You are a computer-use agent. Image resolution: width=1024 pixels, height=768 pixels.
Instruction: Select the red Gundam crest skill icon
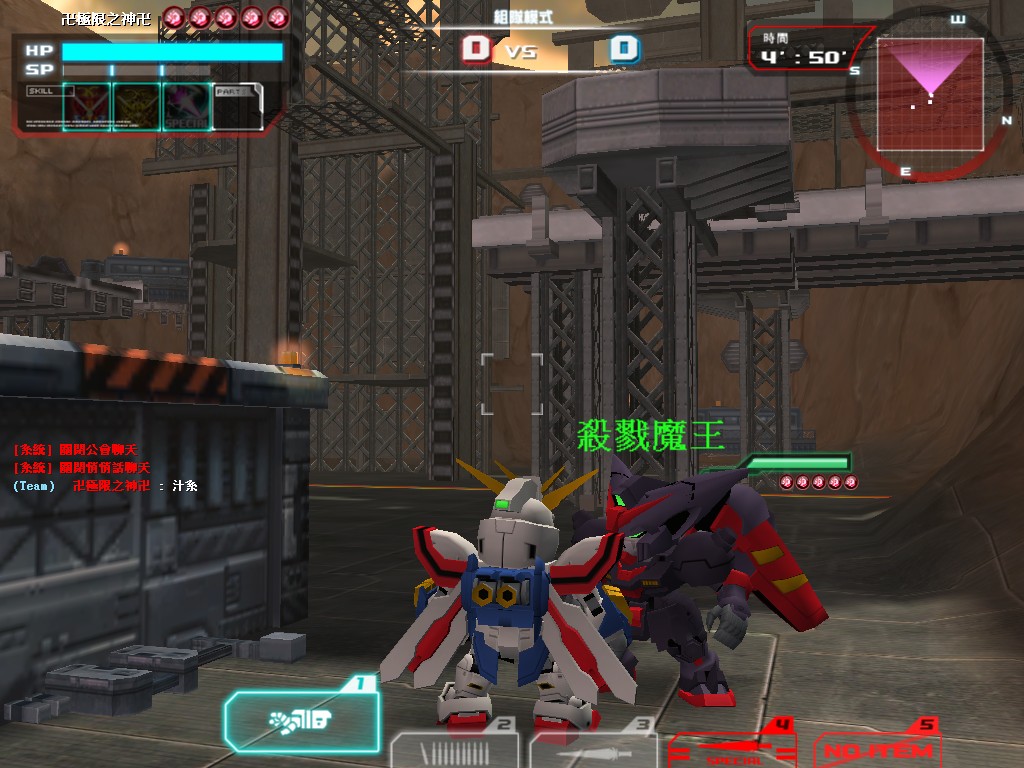(86, 106)
